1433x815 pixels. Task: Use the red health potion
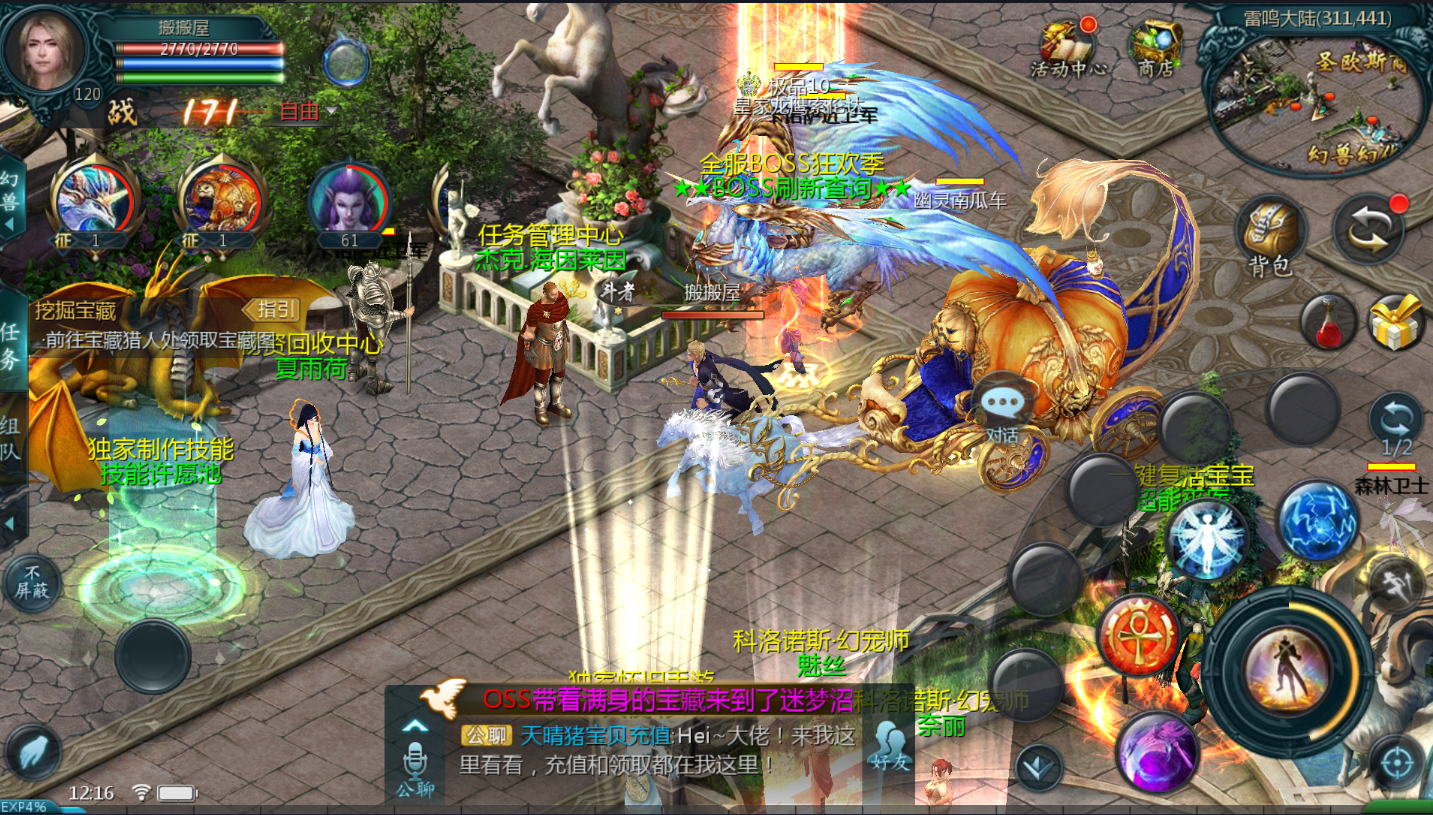point(1329,324)
